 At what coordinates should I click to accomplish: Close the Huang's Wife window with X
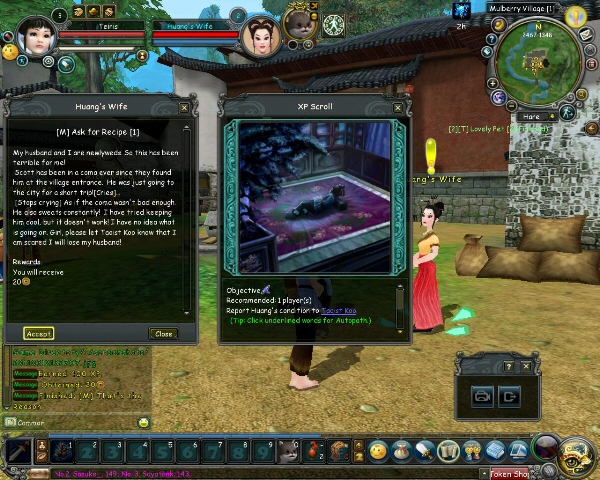point(184,108)
